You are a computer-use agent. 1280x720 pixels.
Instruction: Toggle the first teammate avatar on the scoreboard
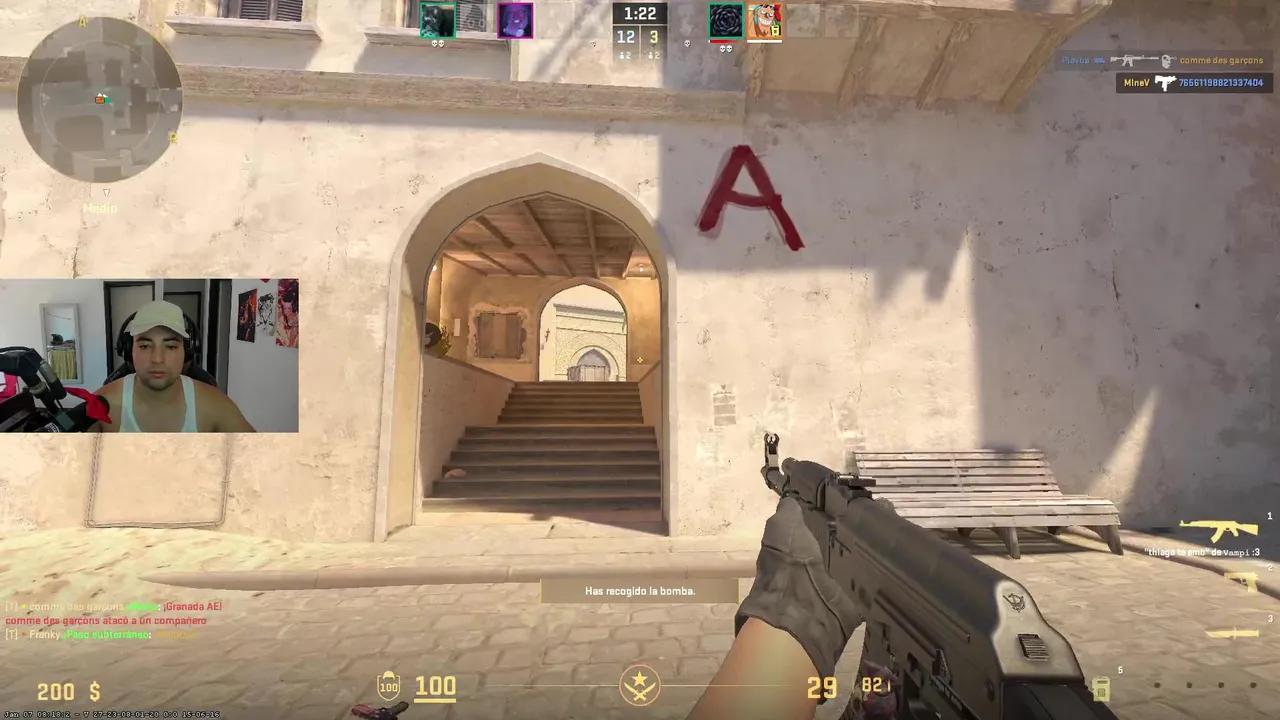point(437,20)
